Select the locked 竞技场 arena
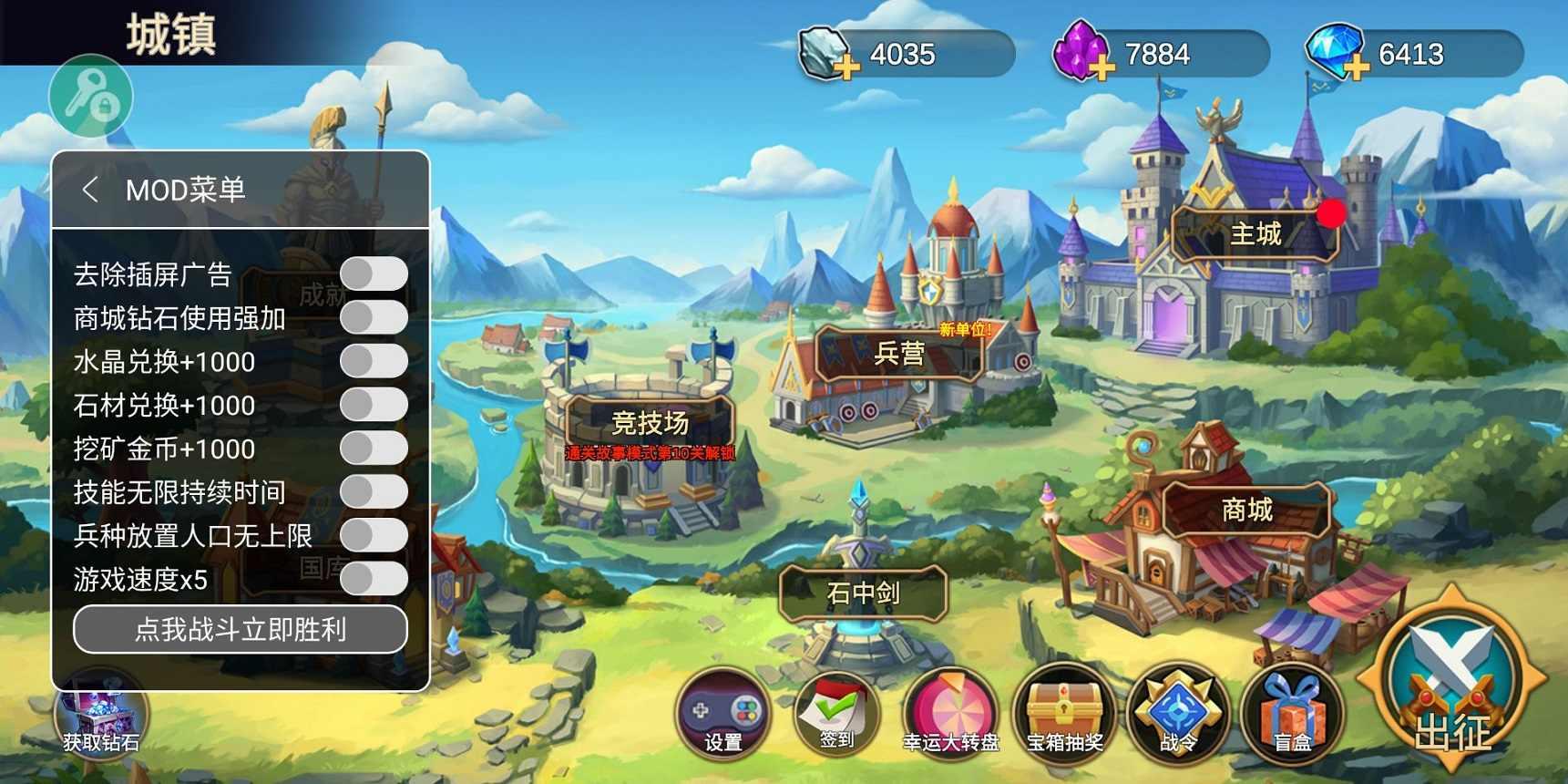1568x784 pixels. [651, 422]
